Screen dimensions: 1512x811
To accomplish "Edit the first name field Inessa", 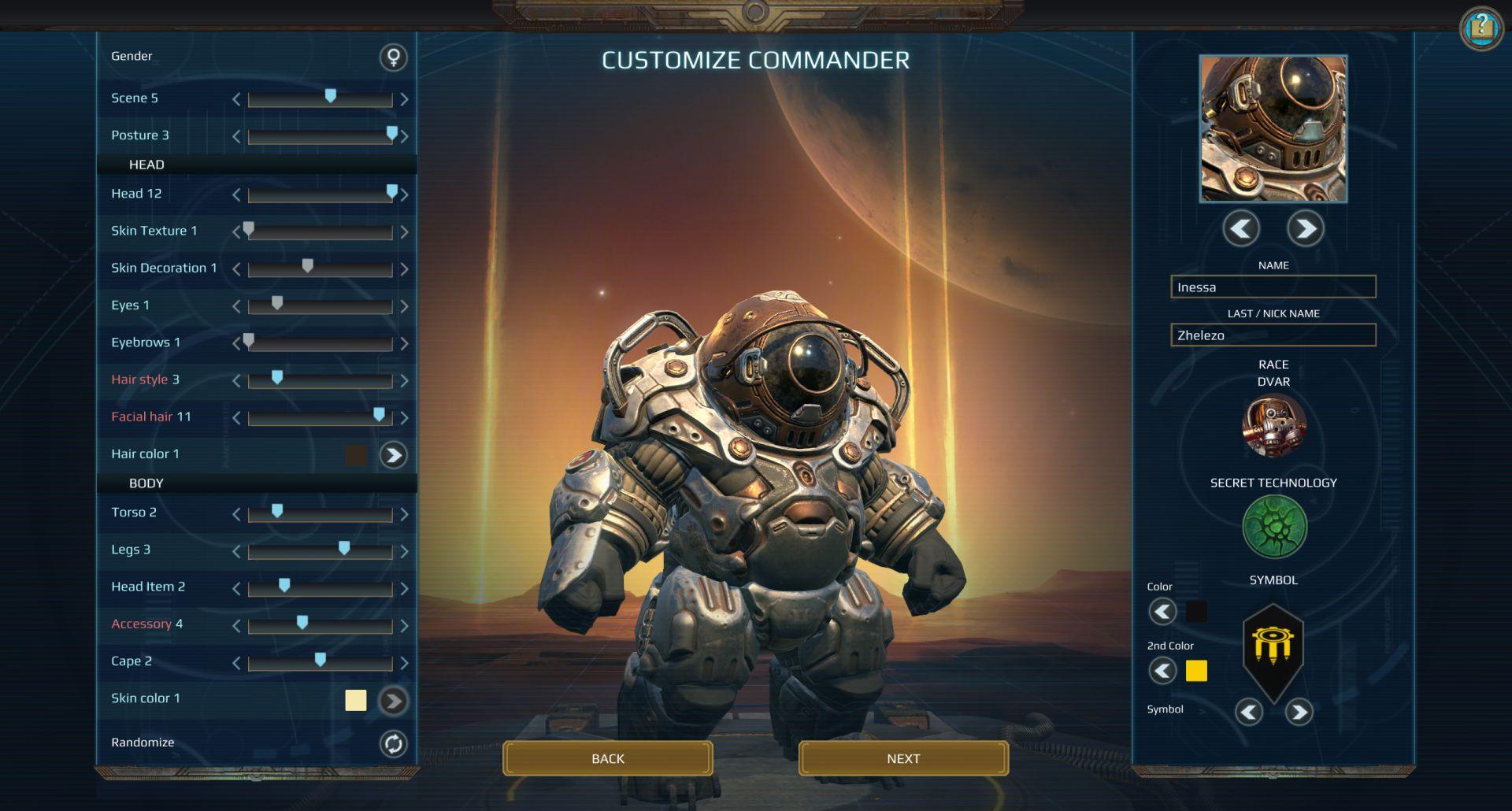I will 1273,287.
